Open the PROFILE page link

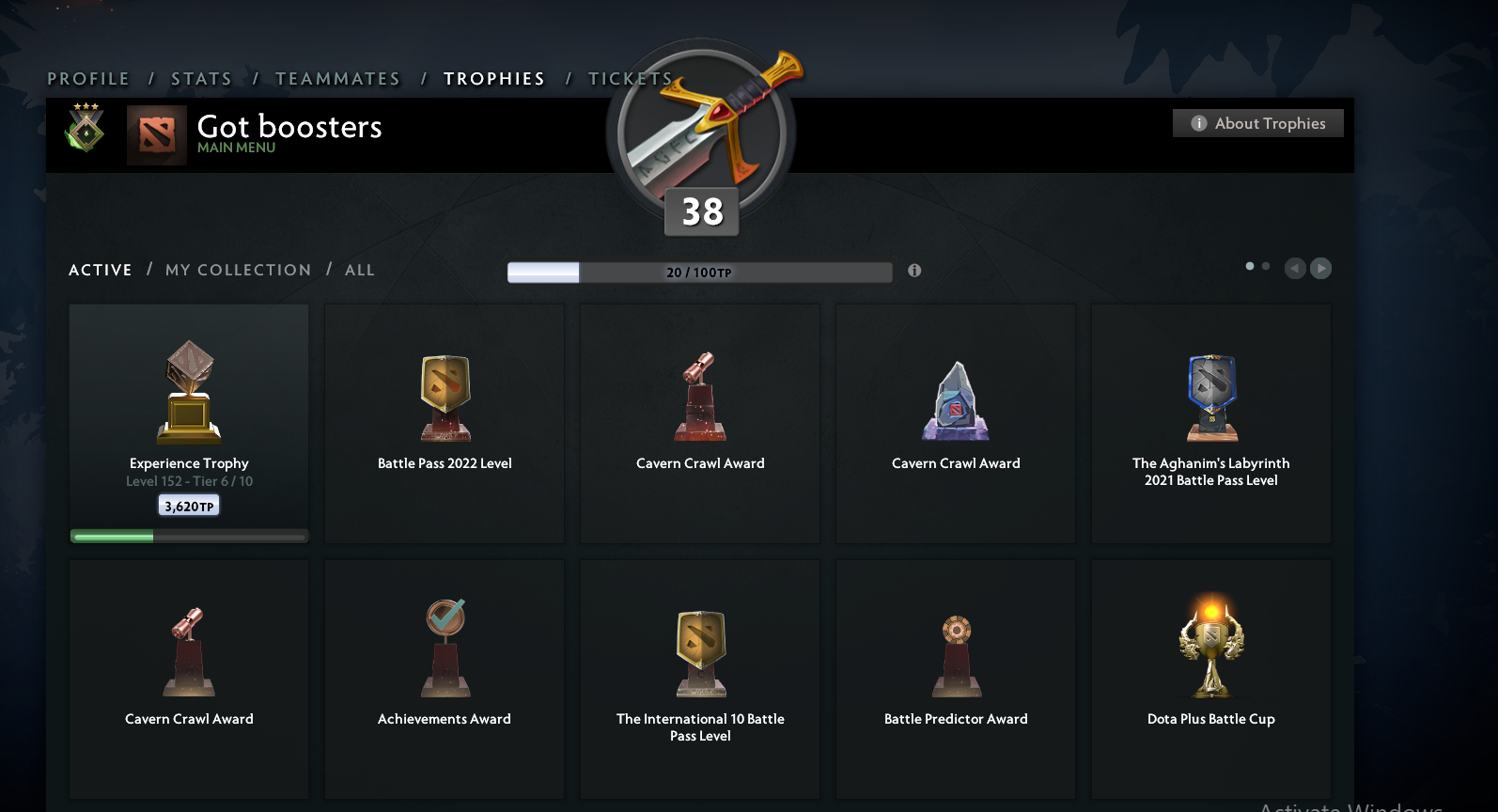(89, 79)
